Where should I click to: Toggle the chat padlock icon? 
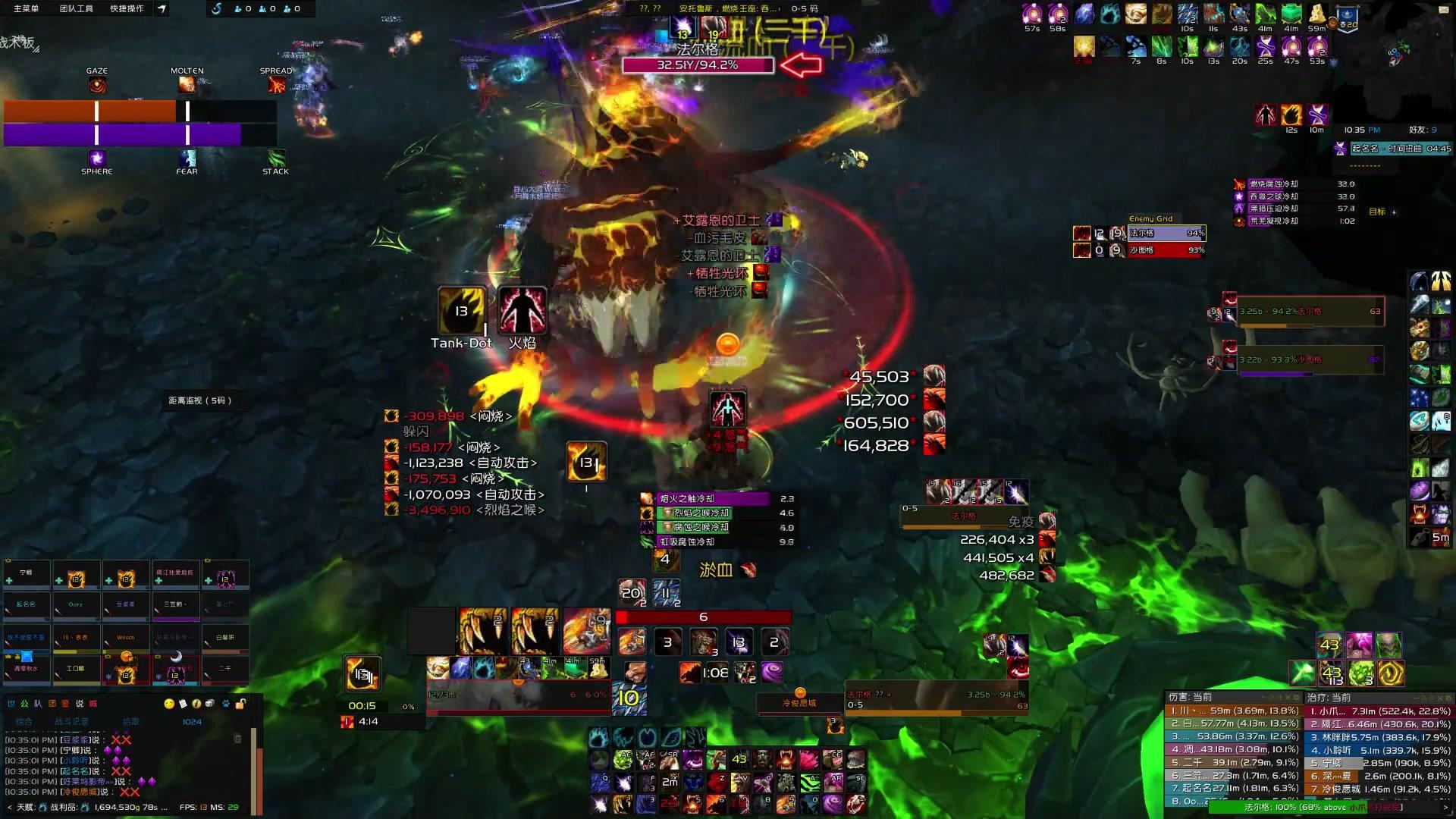point(240,704)
